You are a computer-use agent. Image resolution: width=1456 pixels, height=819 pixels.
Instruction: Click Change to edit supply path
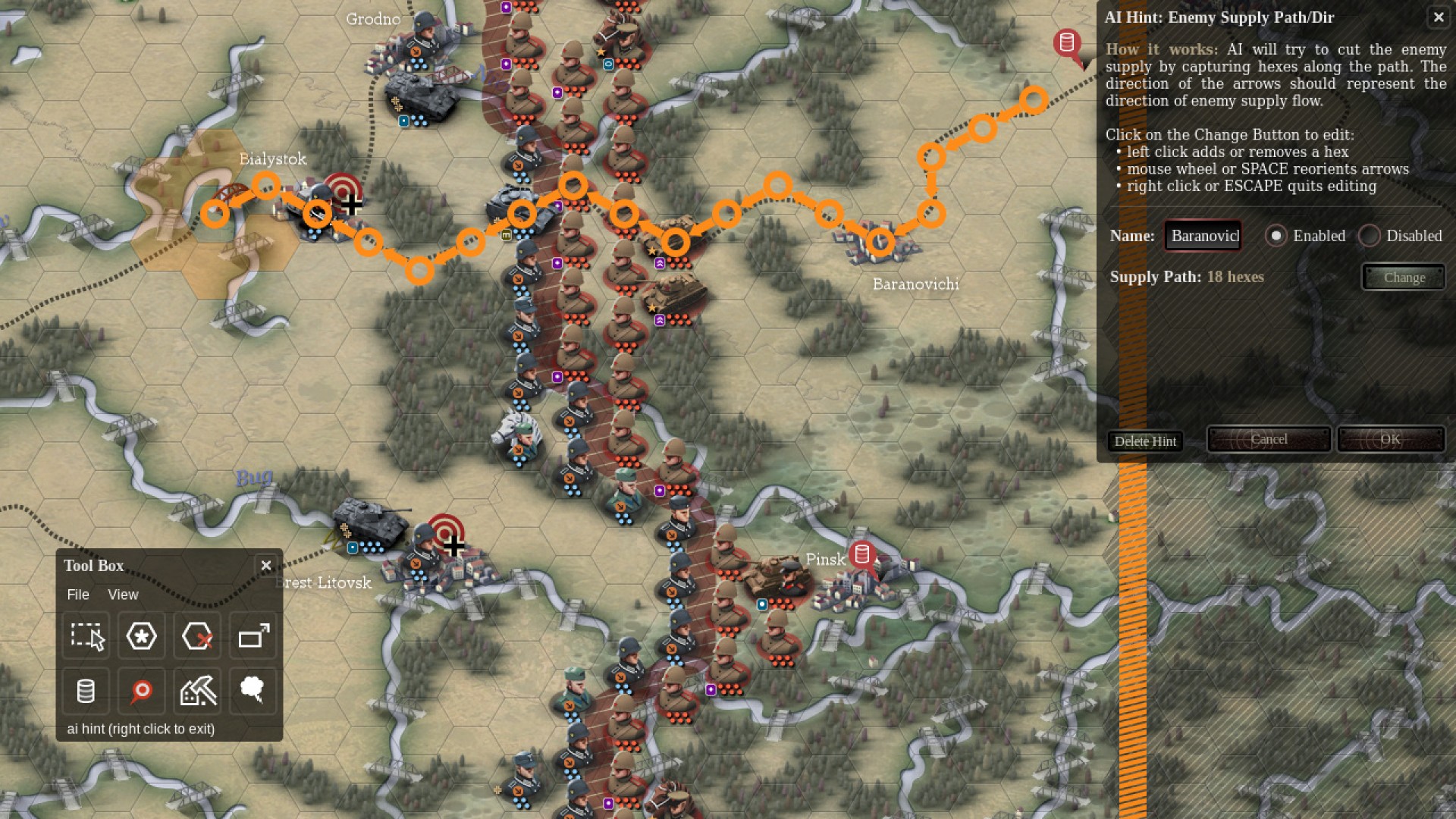tap(1404, 278)
